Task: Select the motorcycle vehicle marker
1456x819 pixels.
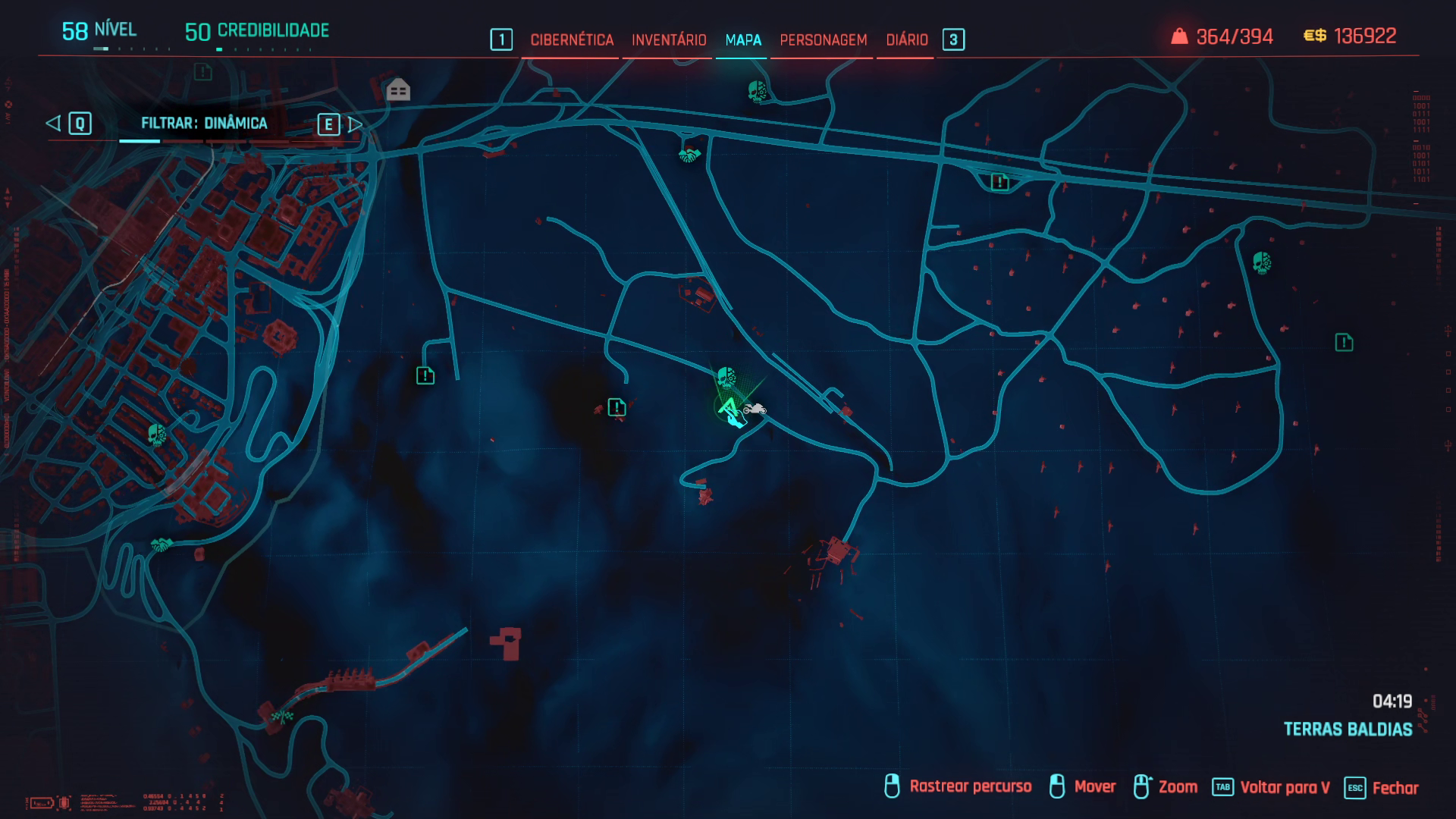Action: 755,409
